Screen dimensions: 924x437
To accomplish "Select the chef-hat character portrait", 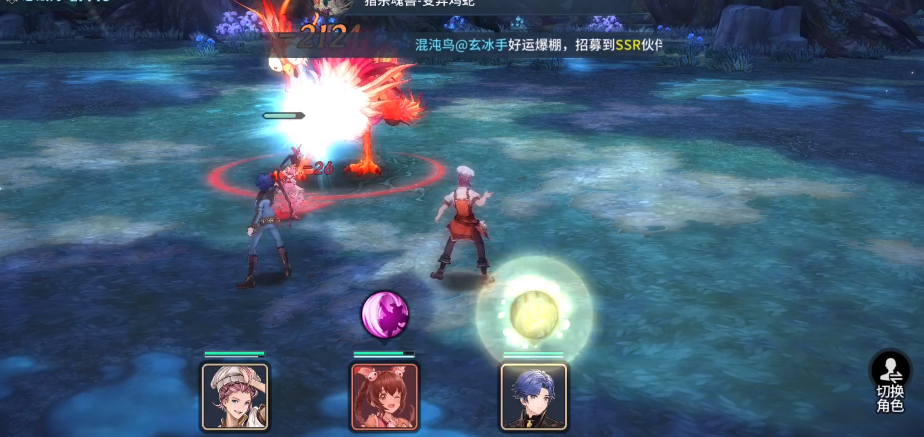I will click(235, 396).
